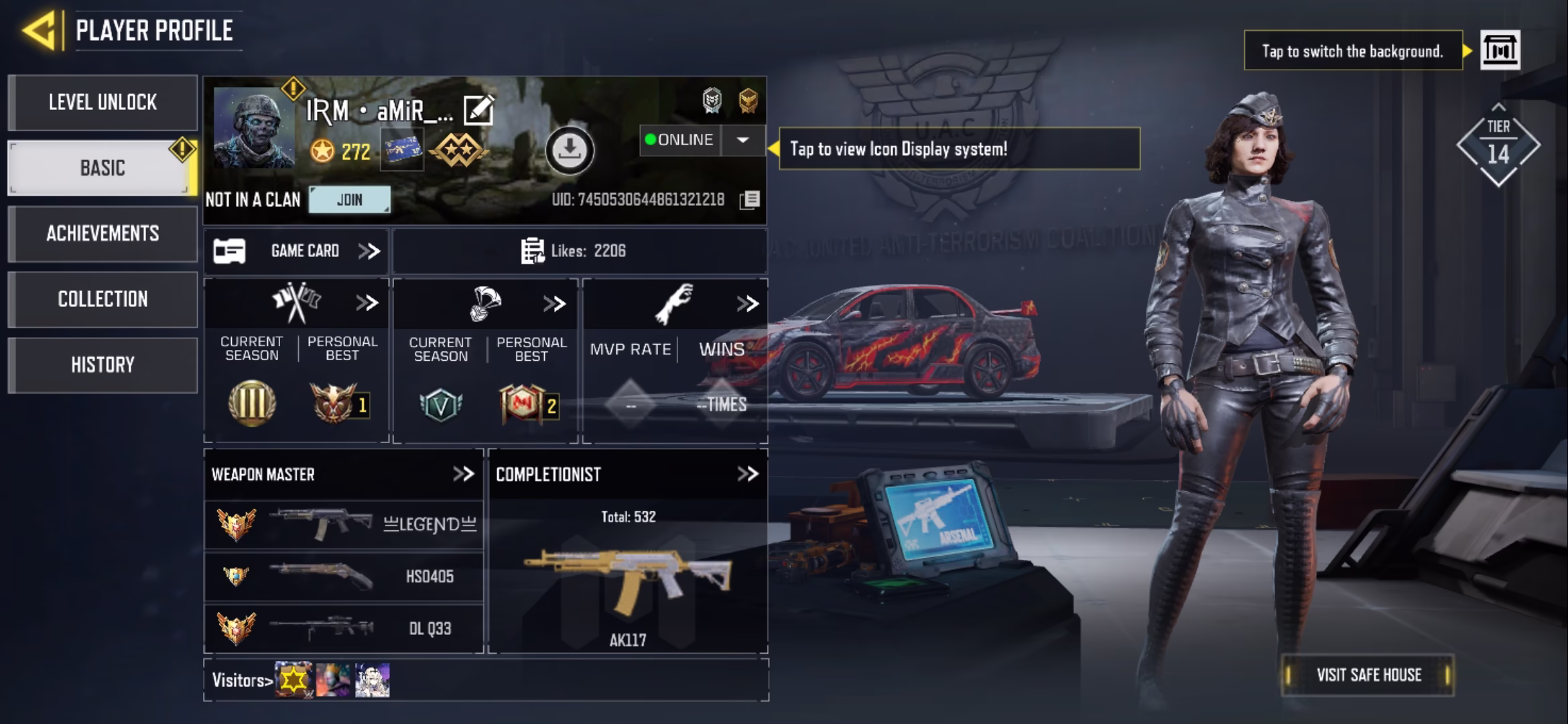Visit the Safe House

(1368, 674)
